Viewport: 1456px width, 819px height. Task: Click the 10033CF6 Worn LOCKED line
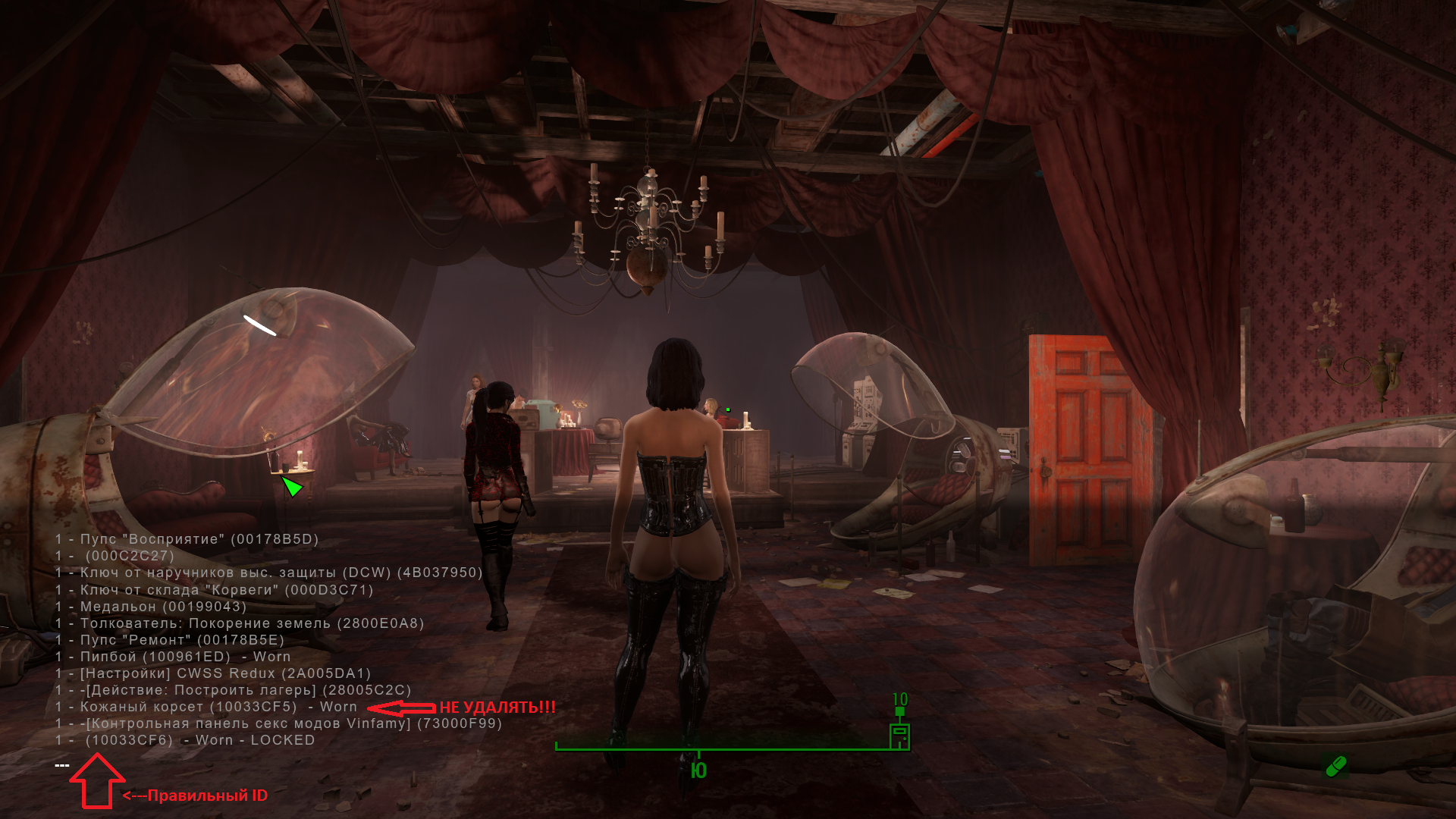coord(185,740)
